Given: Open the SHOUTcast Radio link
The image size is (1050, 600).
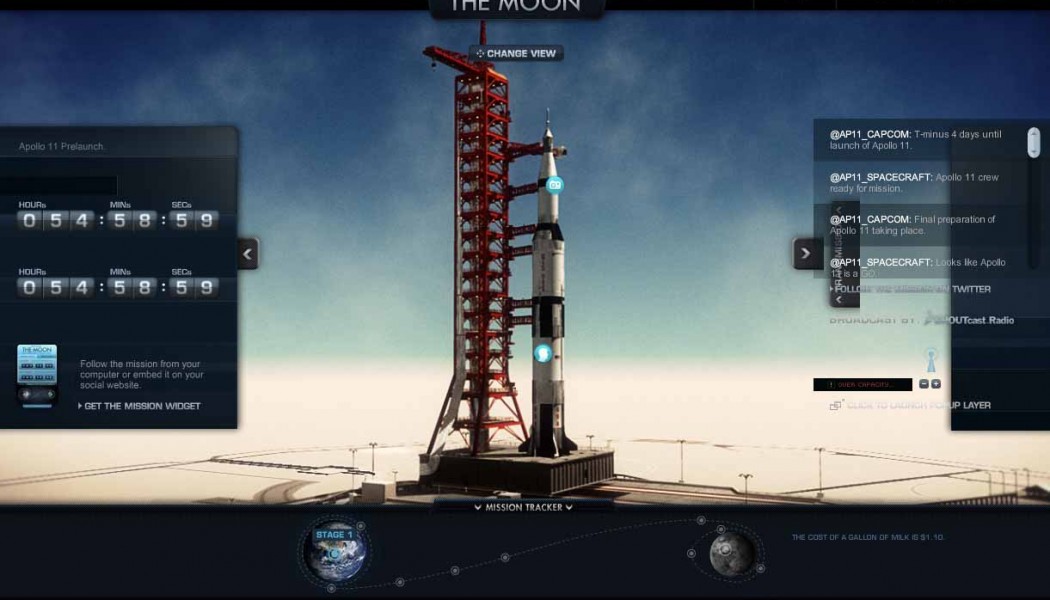Looking at the screenshot, I should 968,320.
